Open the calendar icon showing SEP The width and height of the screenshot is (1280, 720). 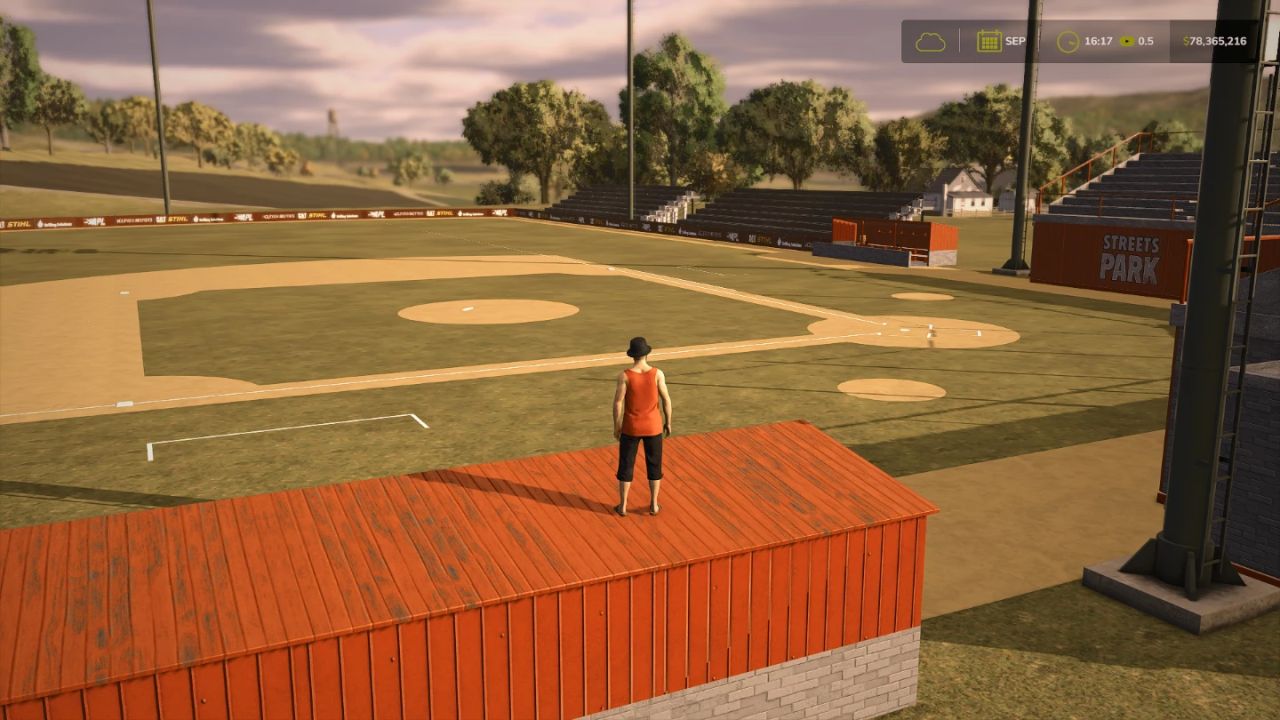989,41
